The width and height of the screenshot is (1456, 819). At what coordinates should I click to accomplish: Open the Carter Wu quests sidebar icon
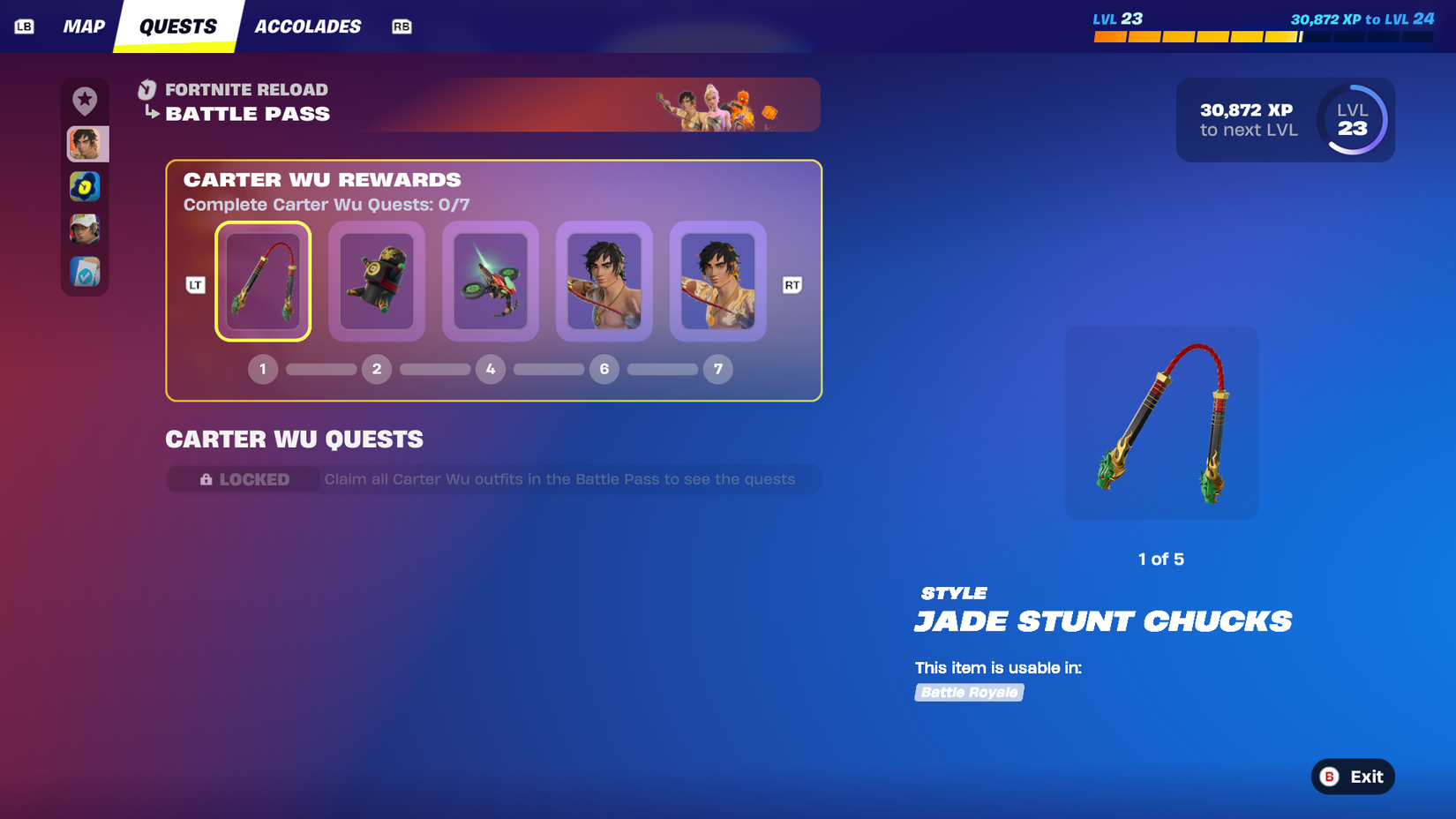click(85, 143)
